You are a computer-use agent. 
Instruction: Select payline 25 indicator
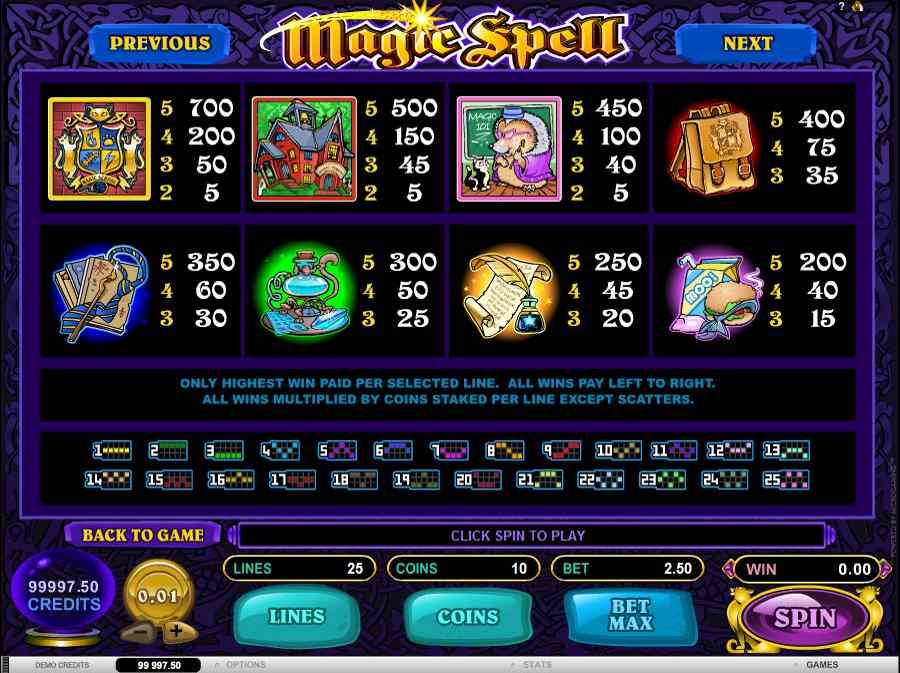coord(786,480)
